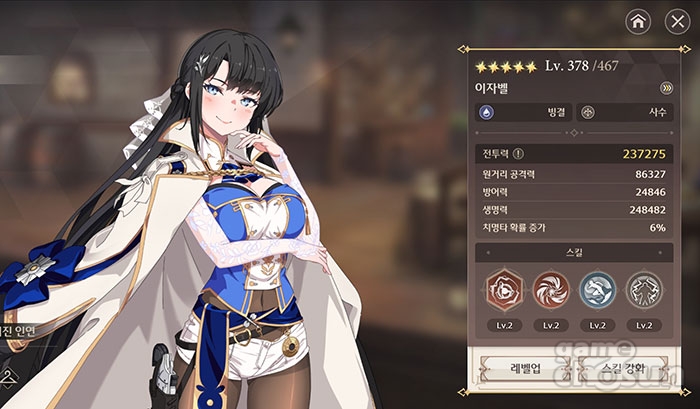700x409 pixels.
Task: Select the blue-gray skill icon
Action: coord(597,290)
